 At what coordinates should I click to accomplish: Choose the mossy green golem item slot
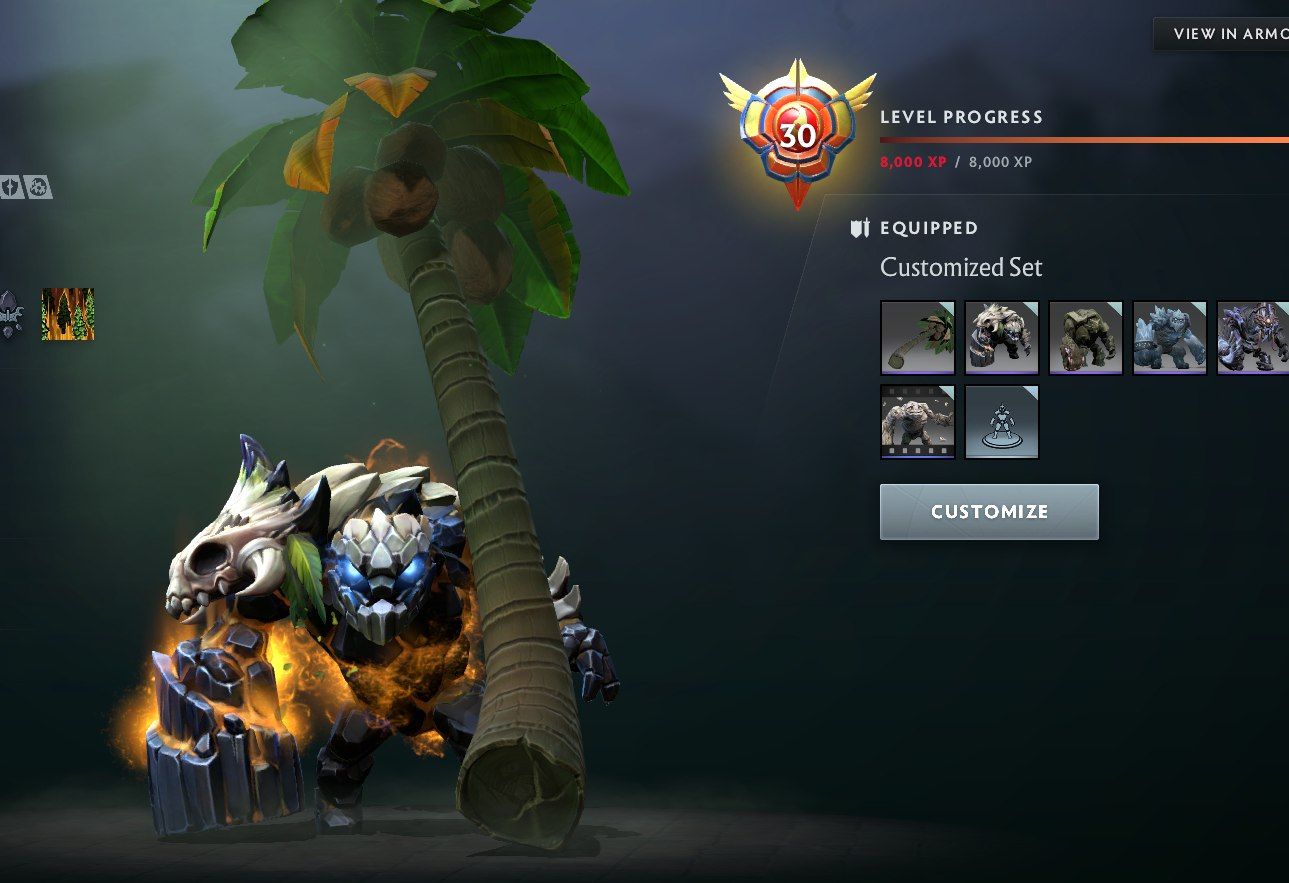click(1085, 337)
